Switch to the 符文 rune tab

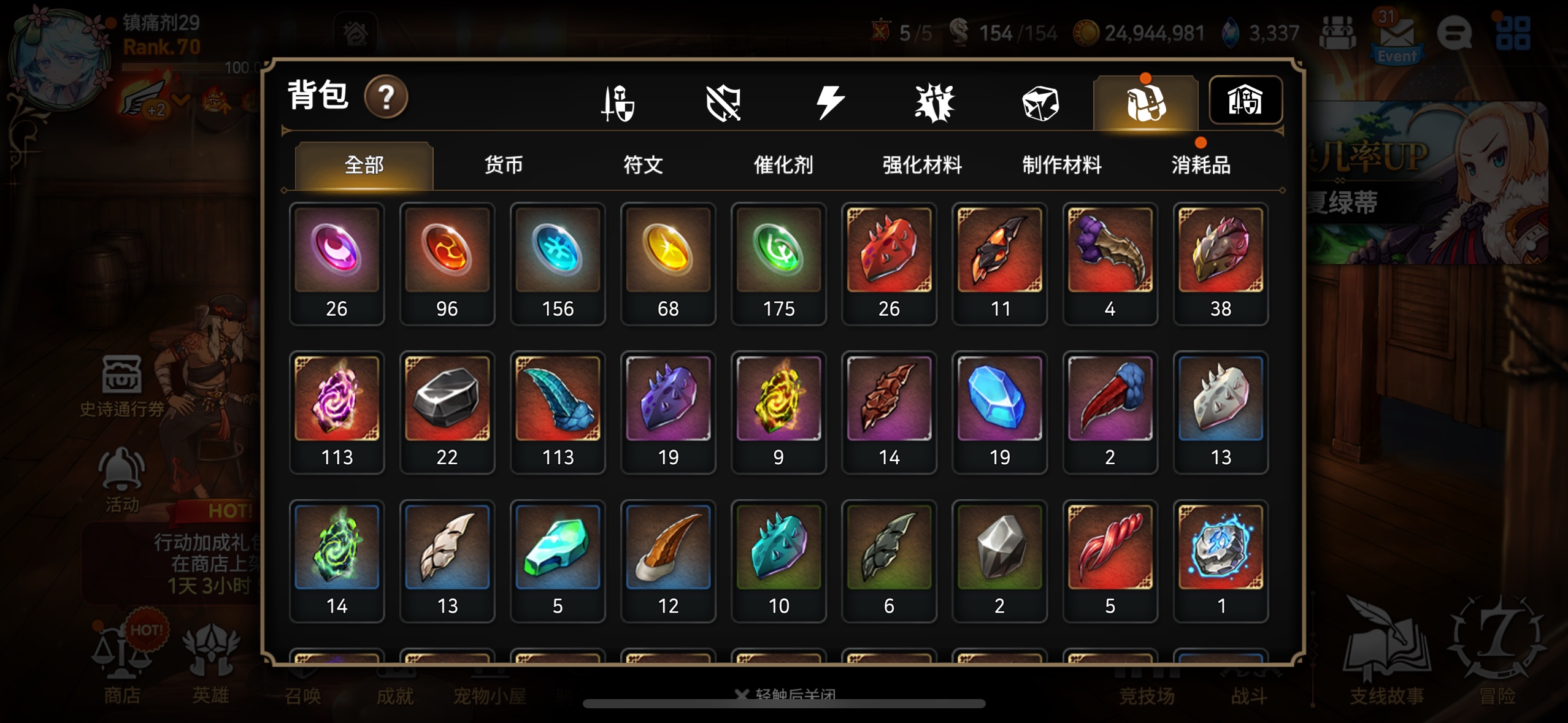click(x=643, y=165)
